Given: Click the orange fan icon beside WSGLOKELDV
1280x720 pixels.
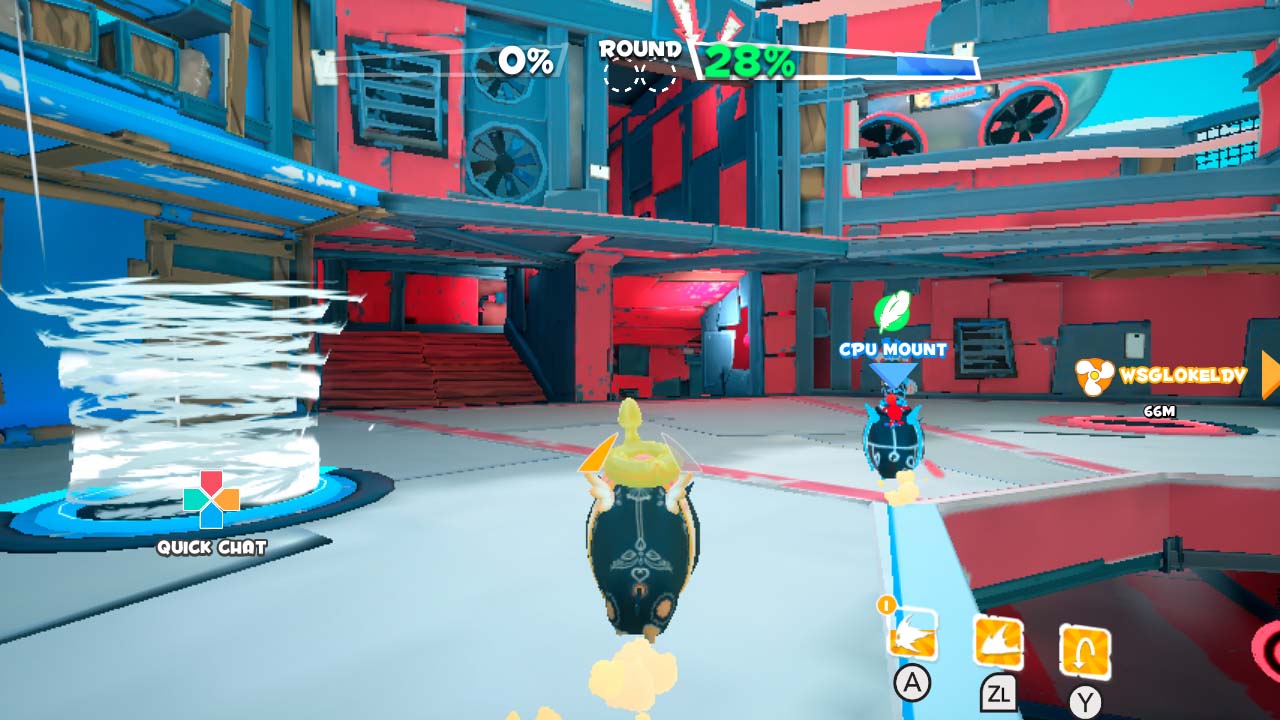Looking at the screenshot, I should [x=1096, y=377].
